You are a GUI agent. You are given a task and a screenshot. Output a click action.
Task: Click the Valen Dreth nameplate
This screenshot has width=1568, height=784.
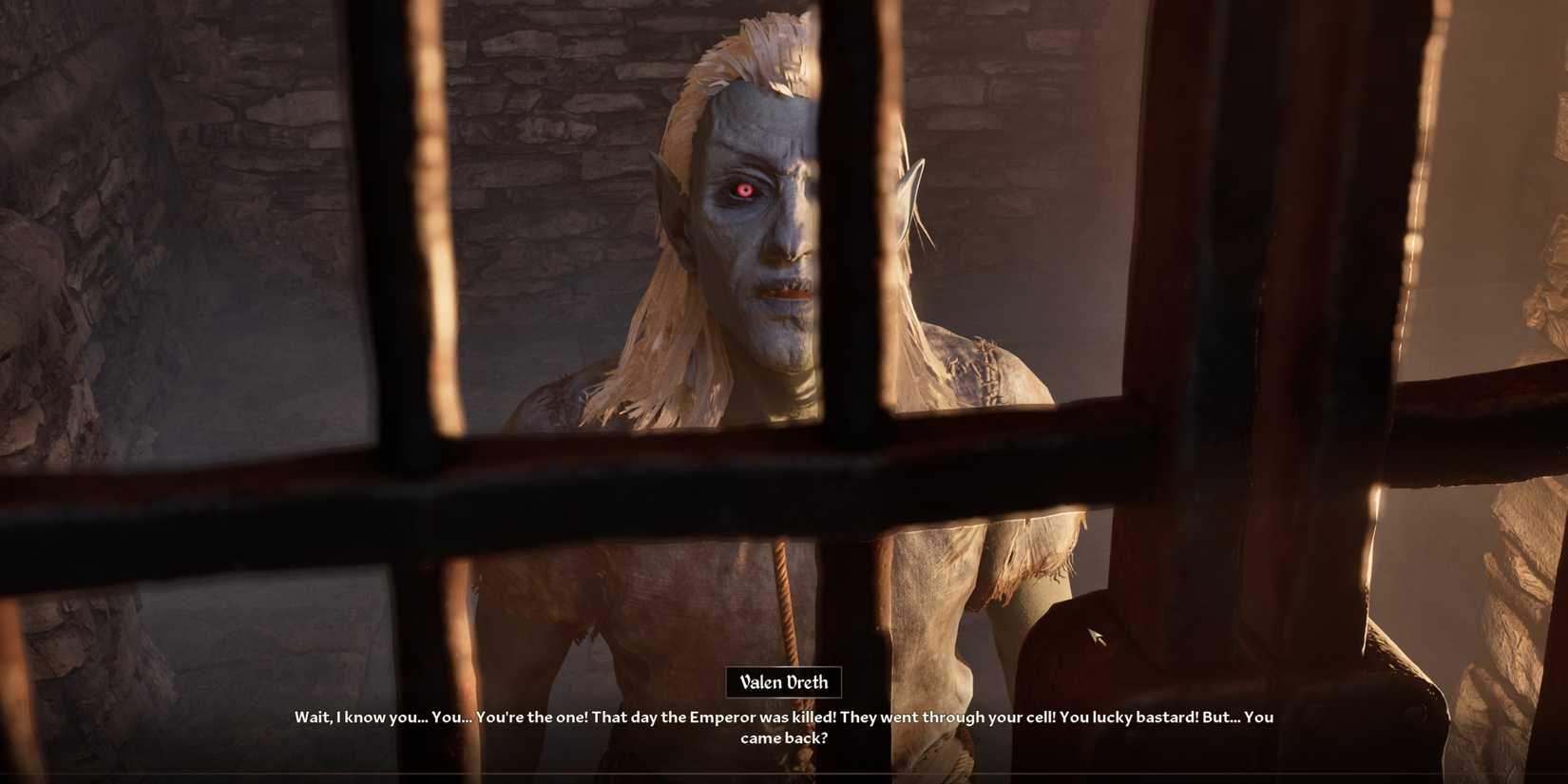(785, 681)
